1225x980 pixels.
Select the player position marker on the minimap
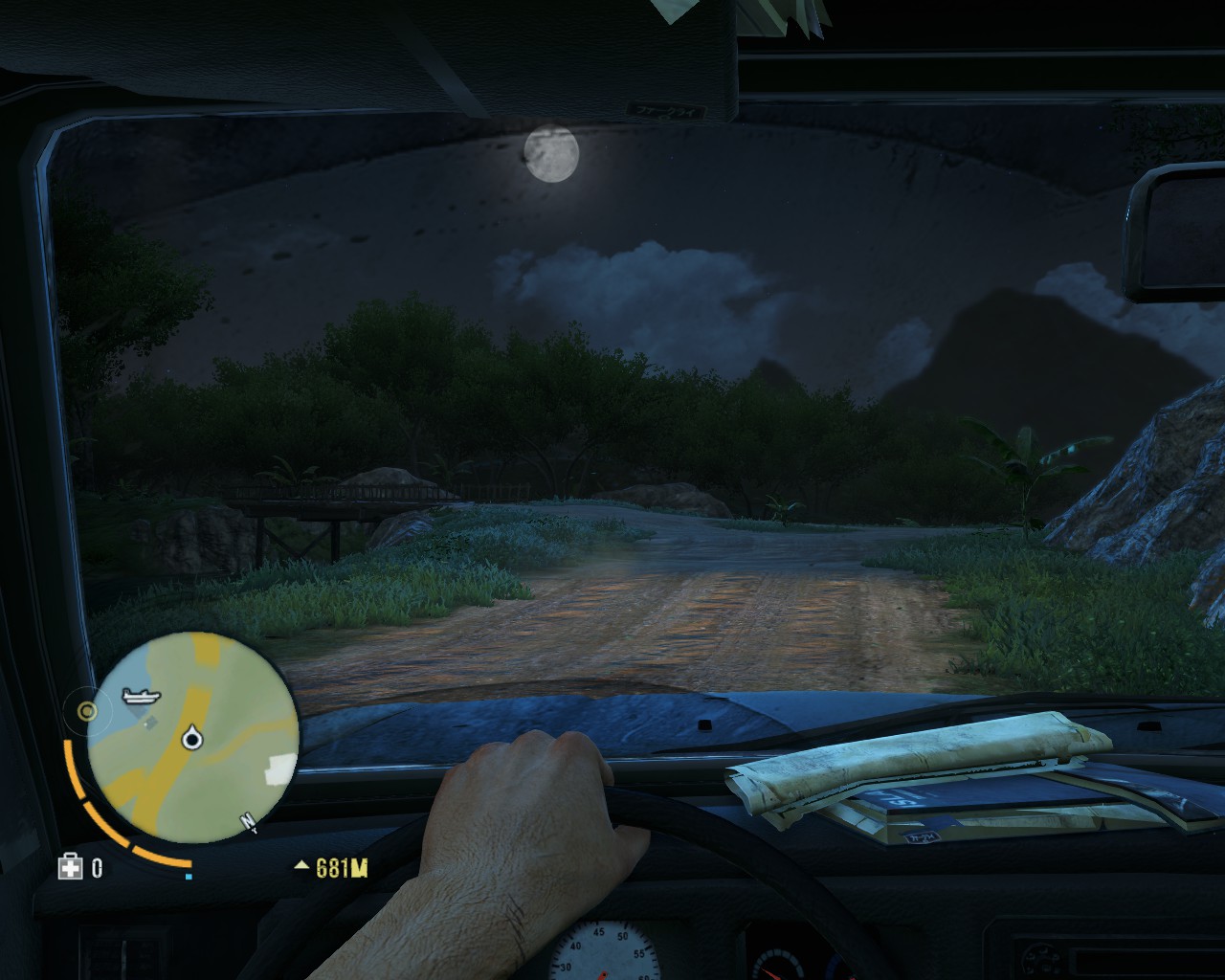coord(194,738)
